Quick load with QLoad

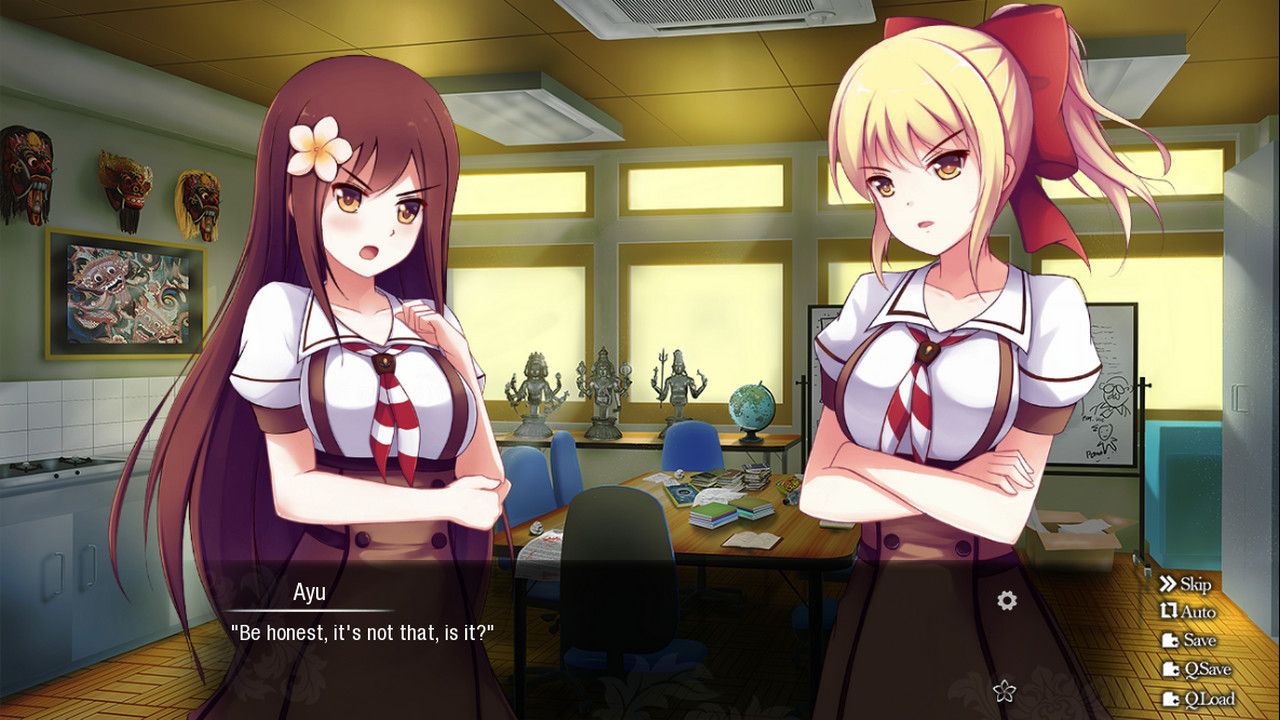[1198, 699]
